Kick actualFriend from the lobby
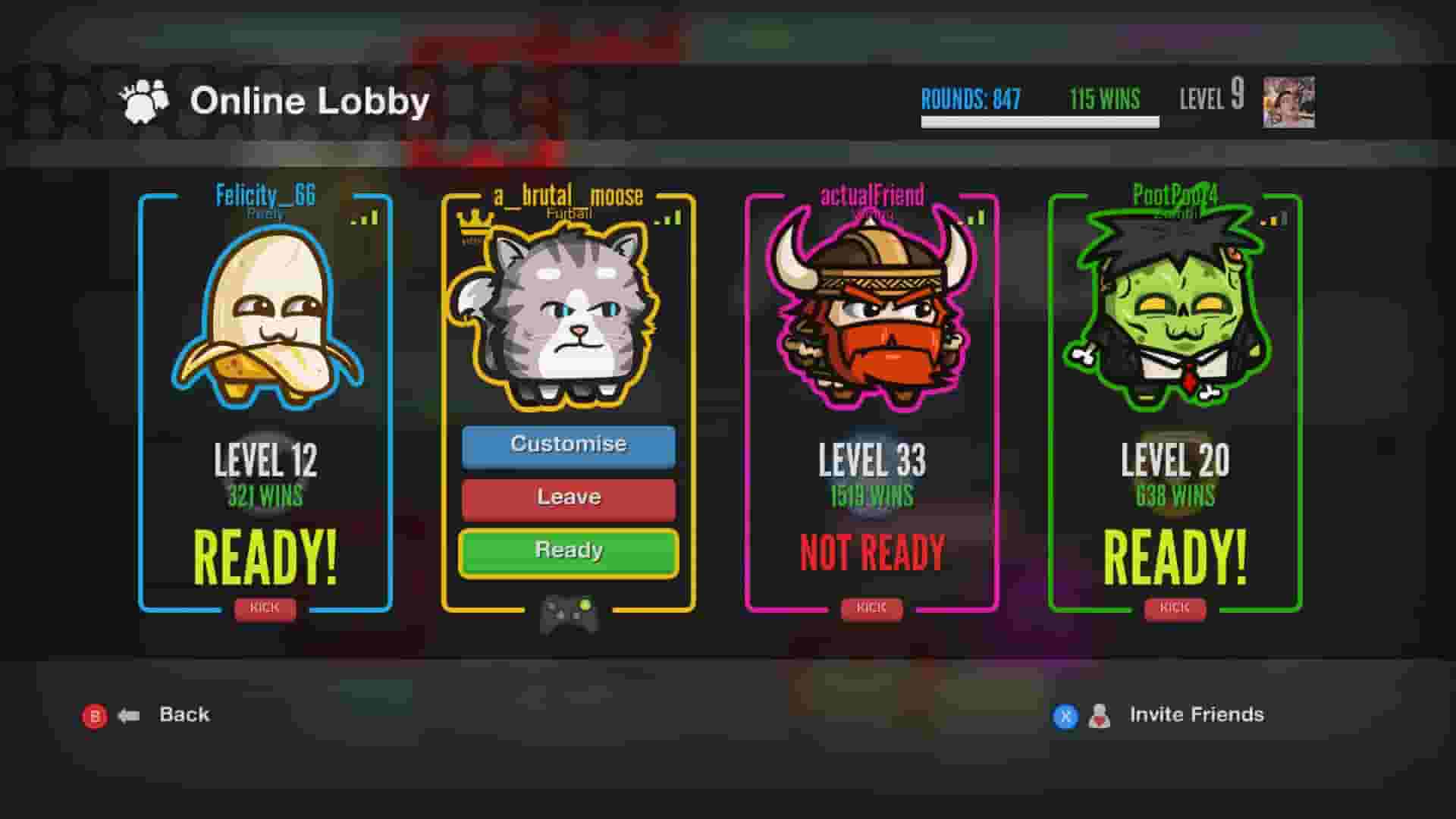 871,607
